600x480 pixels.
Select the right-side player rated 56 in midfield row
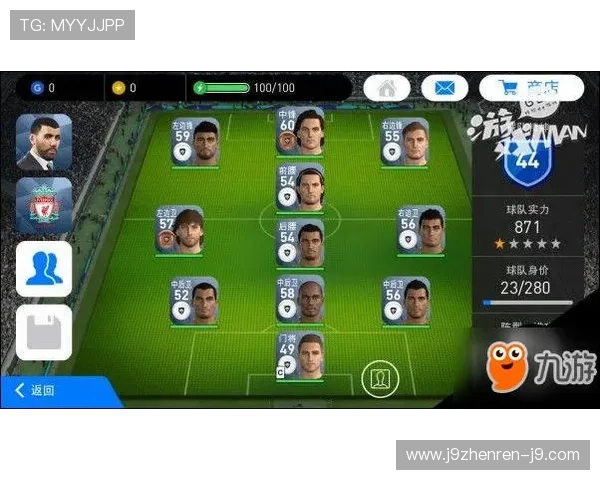(421, 231)
